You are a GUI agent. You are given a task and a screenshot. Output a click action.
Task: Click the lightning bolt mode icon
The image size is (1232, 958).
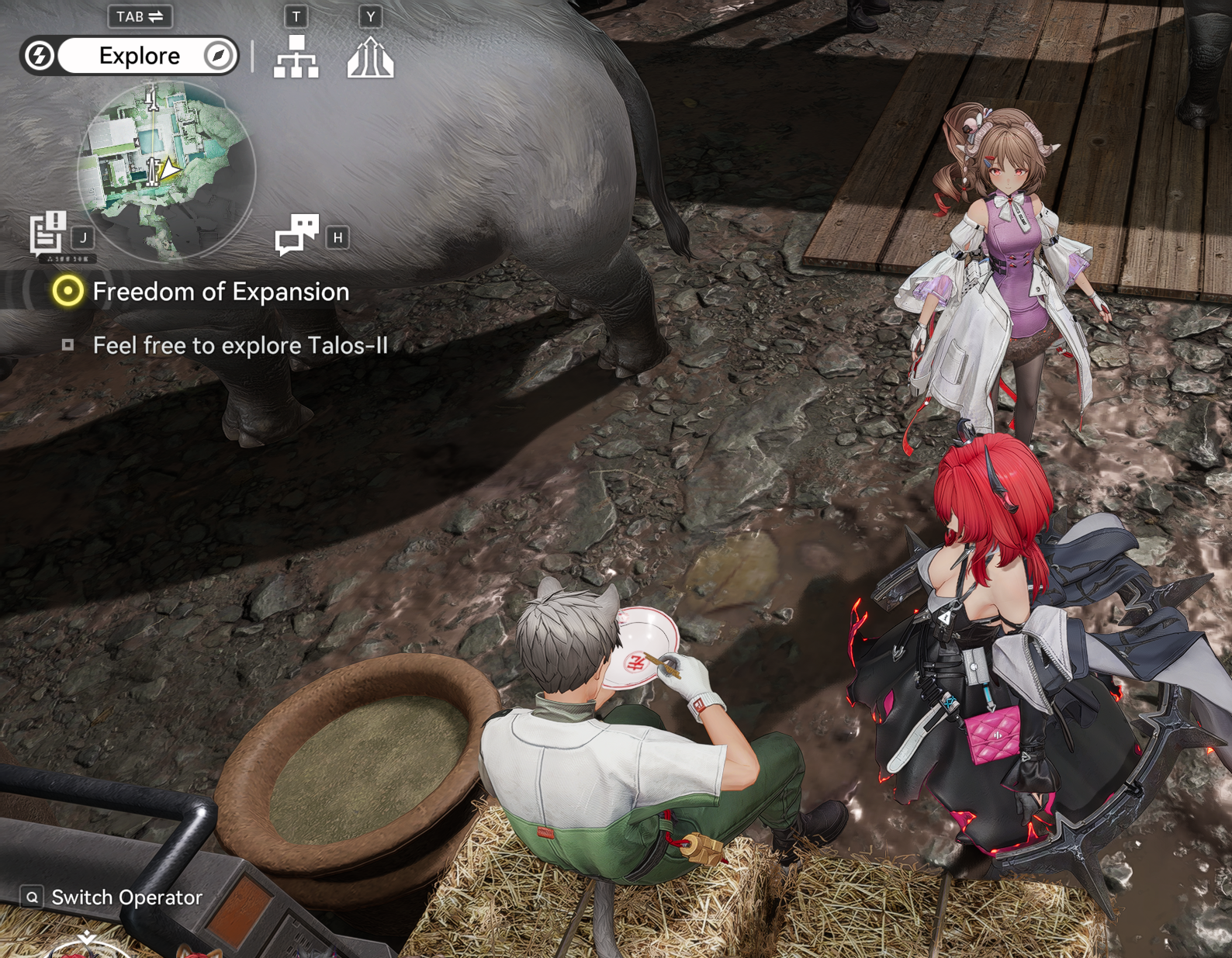[40, 56]
